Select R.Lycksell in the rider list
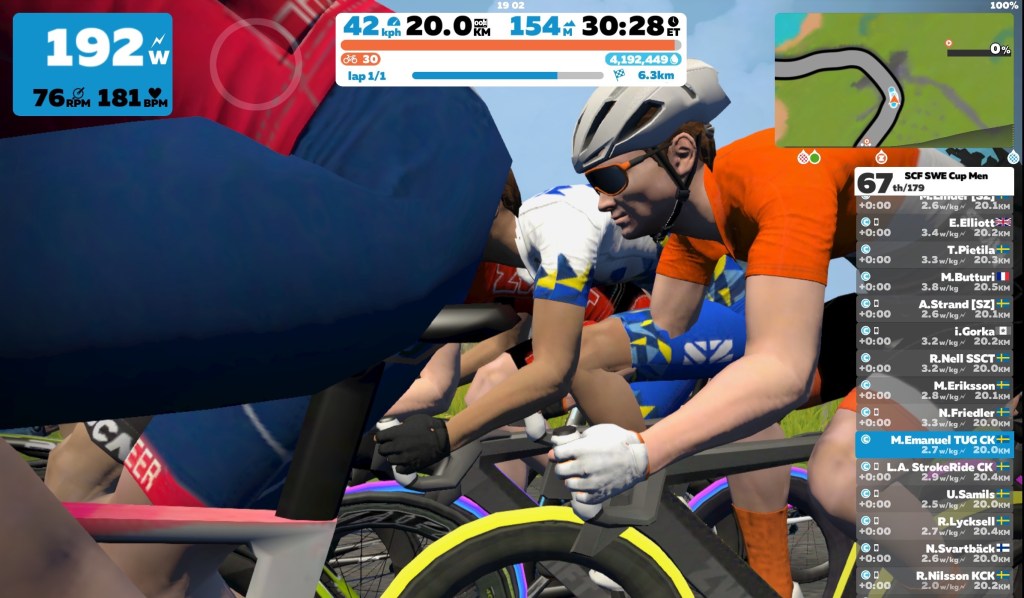Viewport: 1024px width, 598px height. [x=934, y=526]
